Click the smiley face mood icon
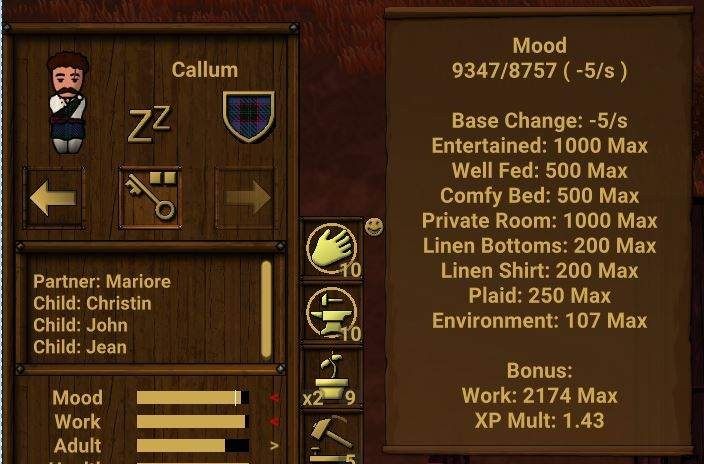The image size is (704, 464). pos(374,227)
